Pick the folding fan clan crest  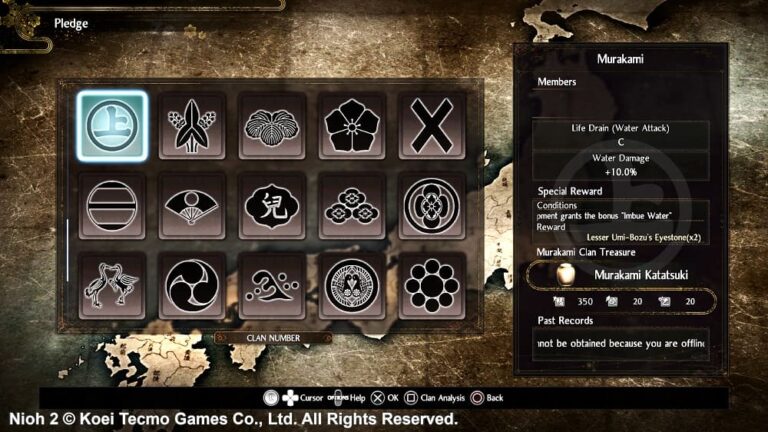pyautogui.click(x=192, y=206)
